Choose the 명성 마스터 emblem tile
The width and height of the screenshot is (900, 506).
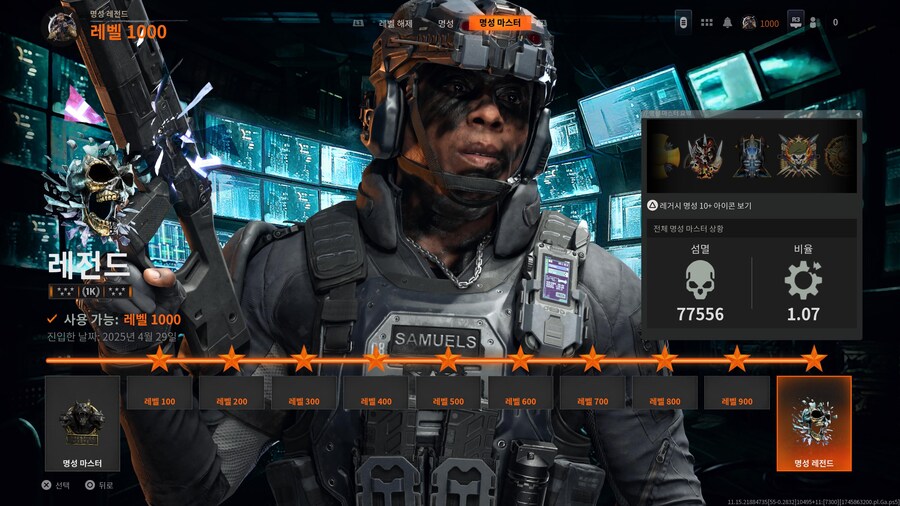[82, 423]
